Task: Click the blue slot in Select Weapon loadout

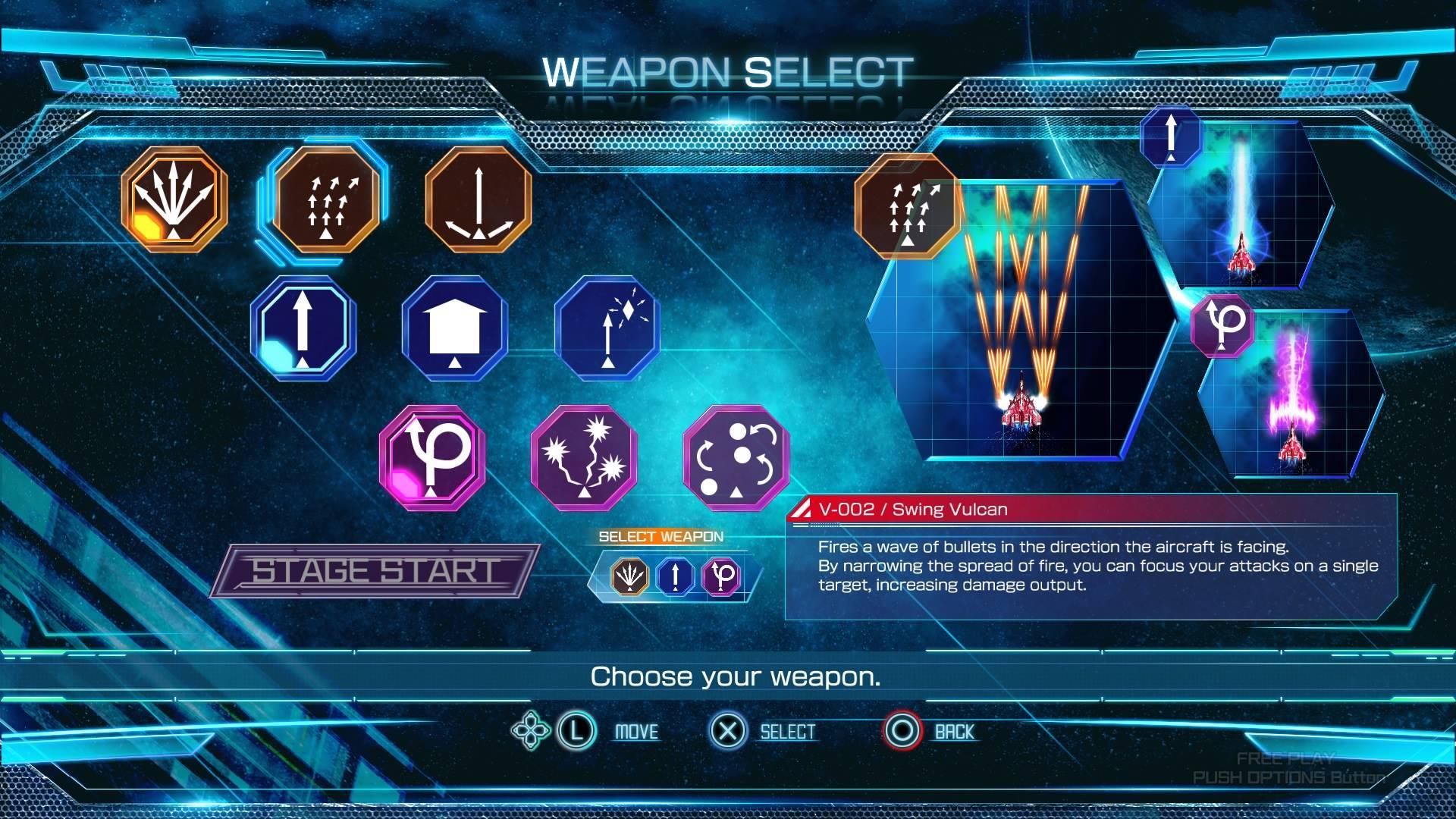Action: coord(676,576)
